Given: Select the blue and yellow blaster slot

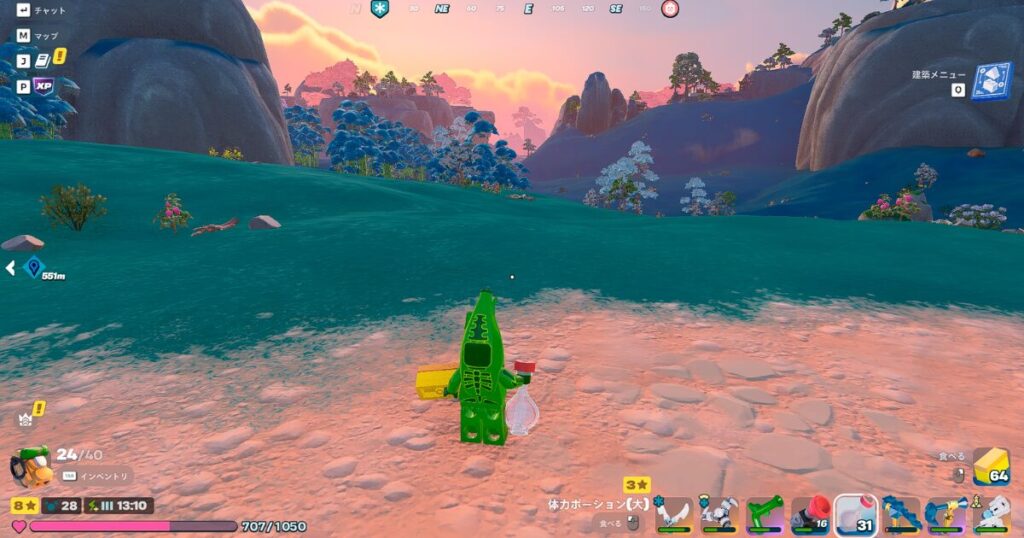Looking at the screenshot, I should 945,513.
